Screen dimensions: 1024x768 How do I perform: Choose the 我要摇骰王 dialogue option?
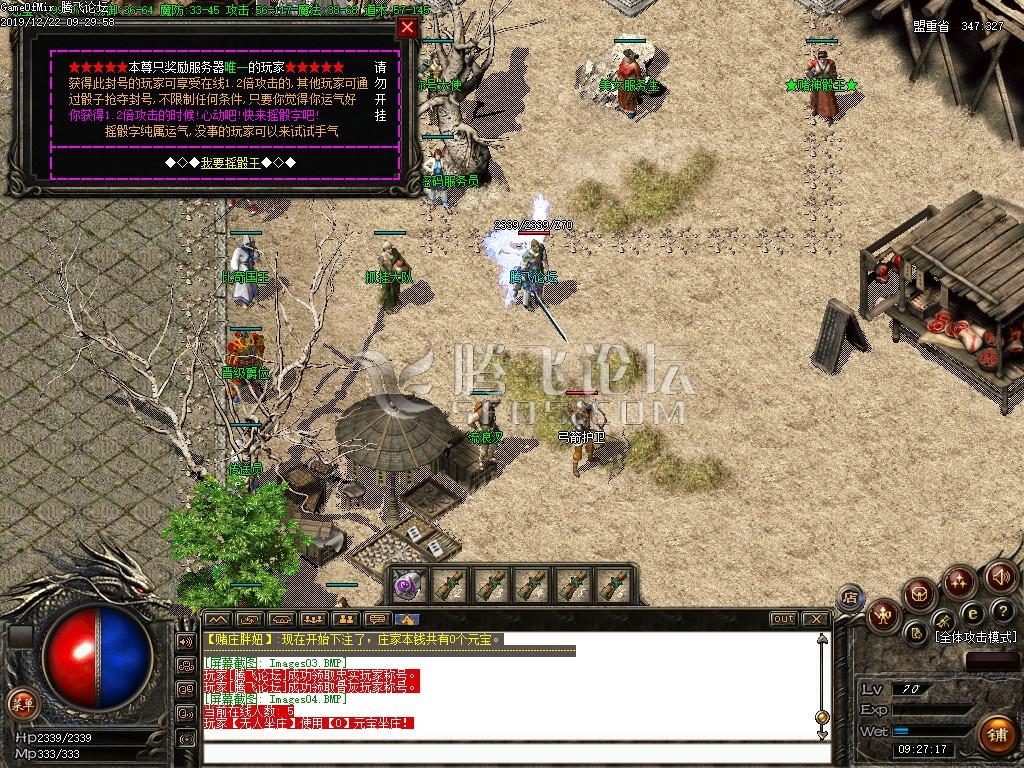coord(230,162)
